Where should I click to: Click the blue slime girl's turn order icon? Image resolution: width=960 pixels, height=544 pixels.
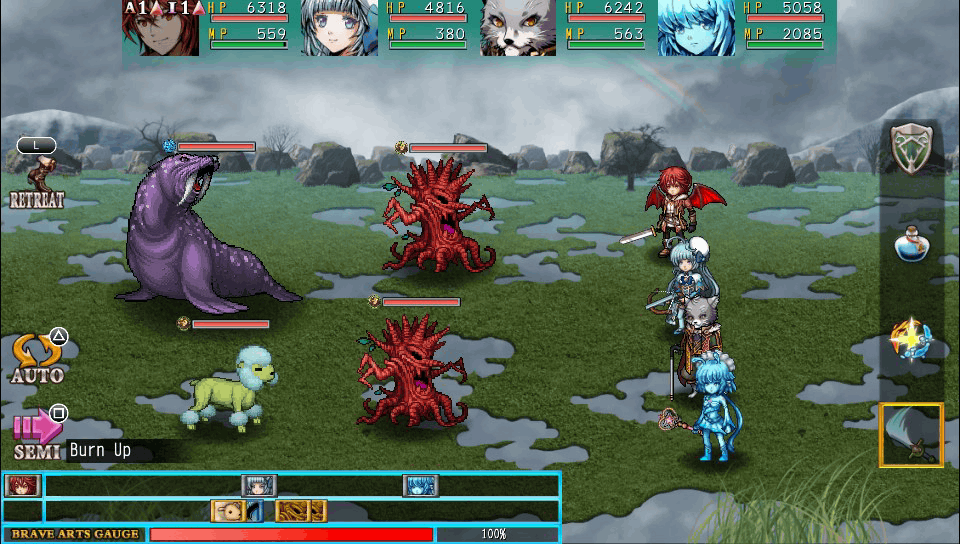(x=420, y=486)
